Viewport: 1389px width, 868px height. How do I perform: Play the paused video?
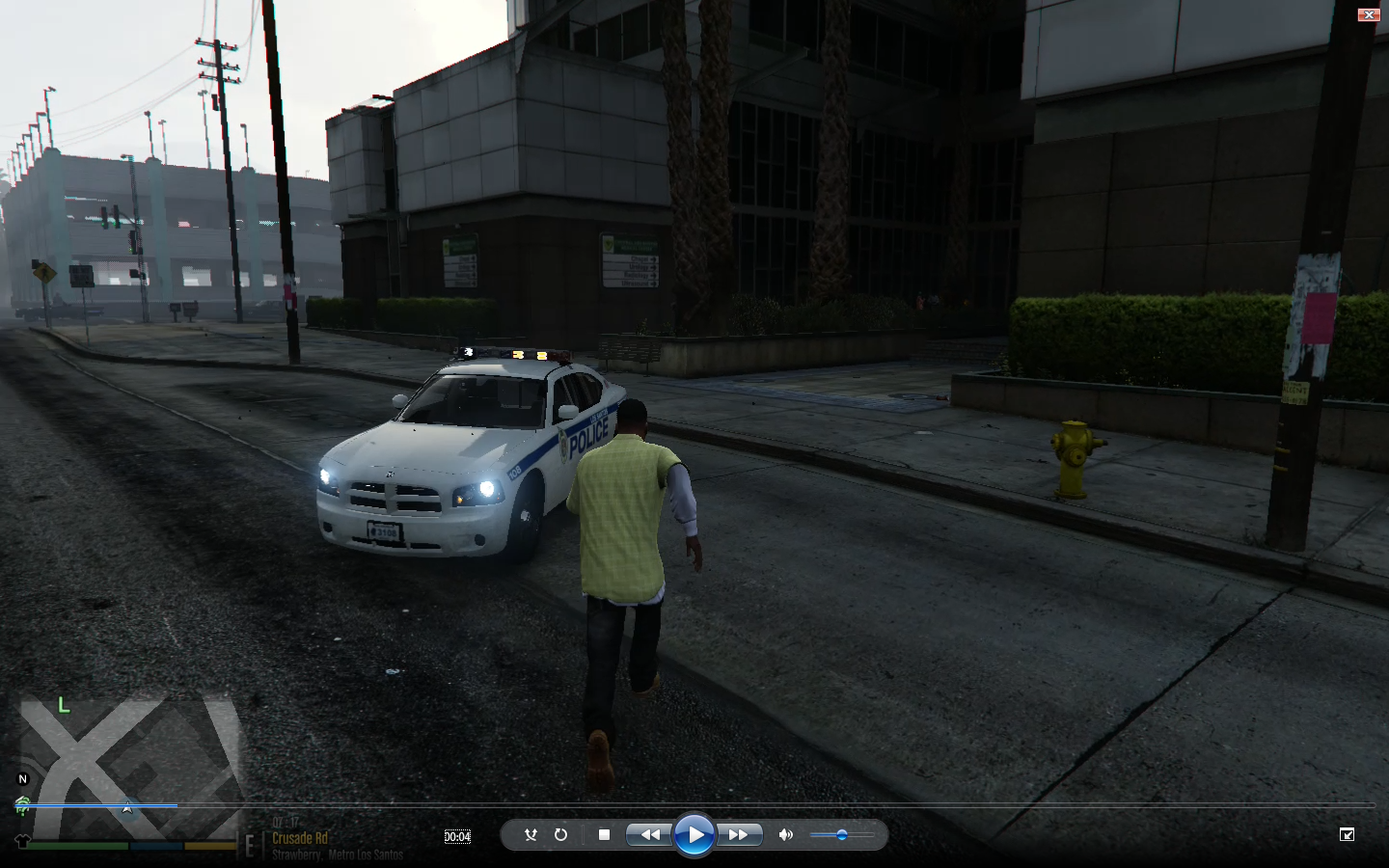pyautogui.click(x=694, y=835)
